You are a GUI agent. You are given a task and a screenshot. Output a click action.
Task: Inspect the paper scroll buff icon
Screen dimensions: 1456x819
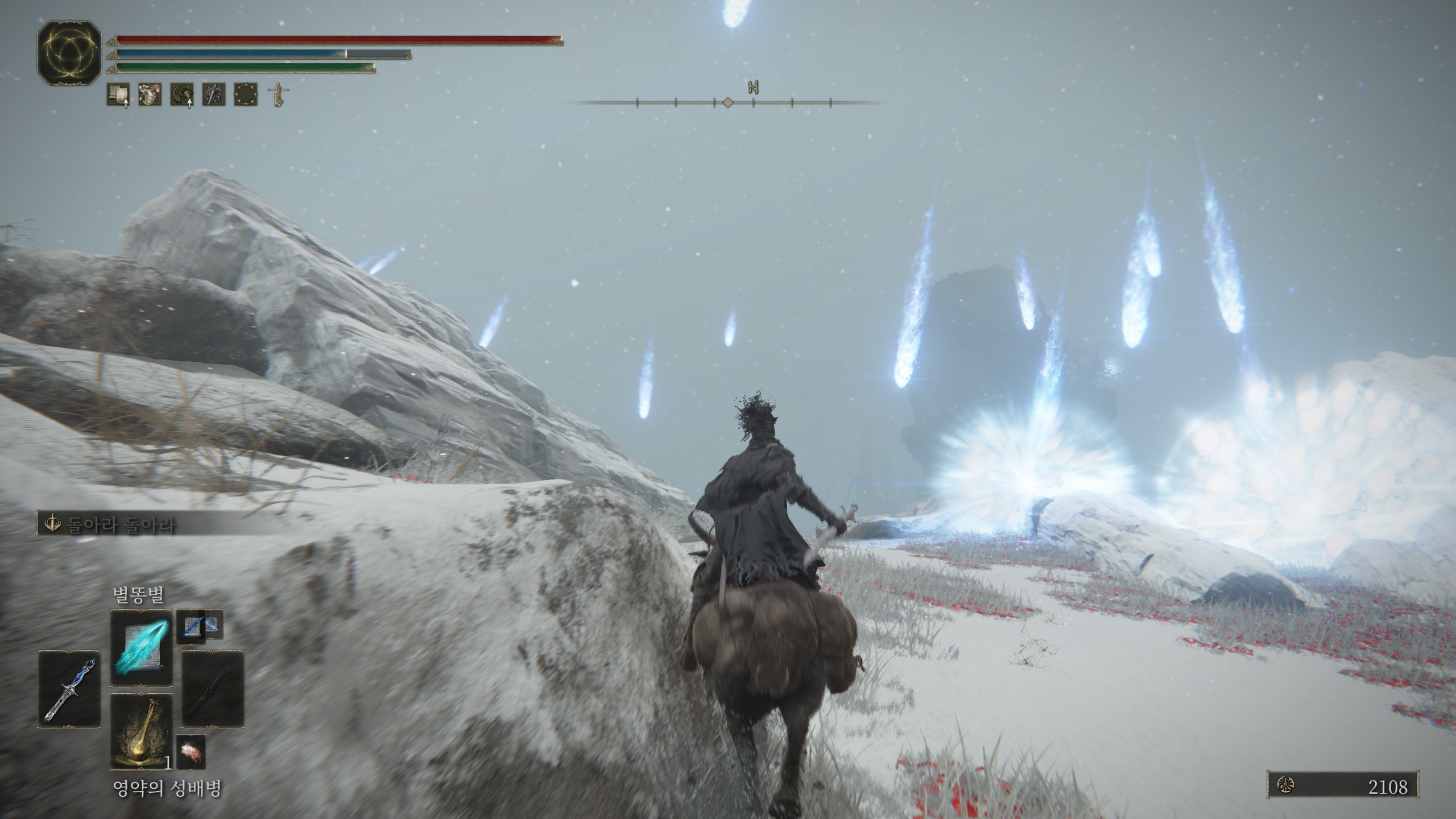click(118, 94)
